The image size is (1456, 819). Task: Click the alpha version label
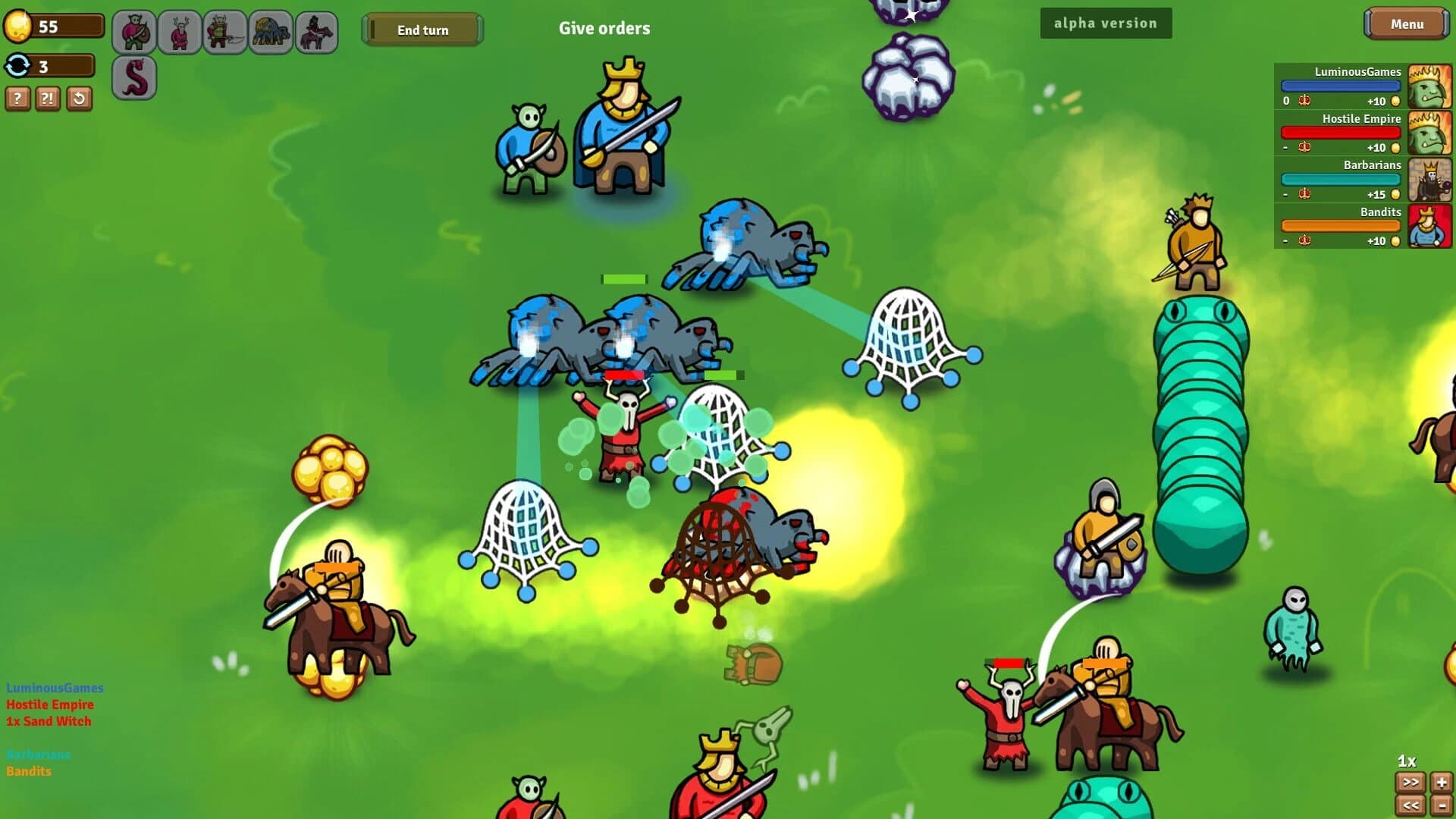click(x=1106, y=23)
